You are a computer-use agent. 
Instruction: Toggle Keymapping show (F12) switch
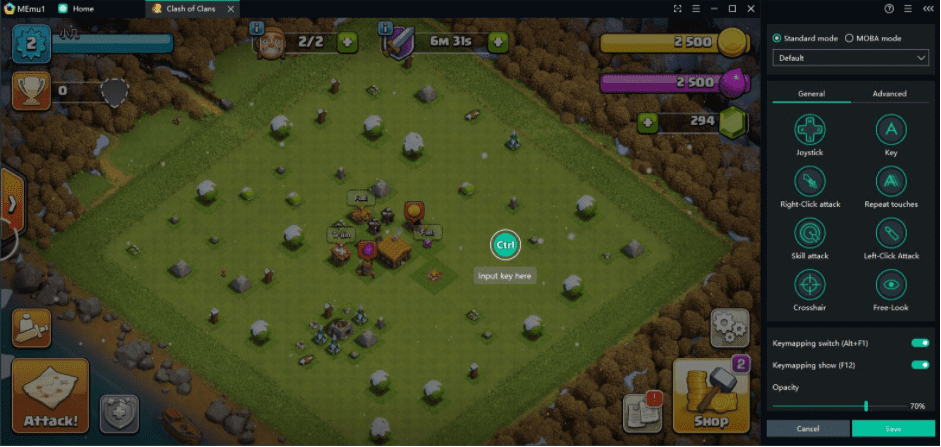919,365
